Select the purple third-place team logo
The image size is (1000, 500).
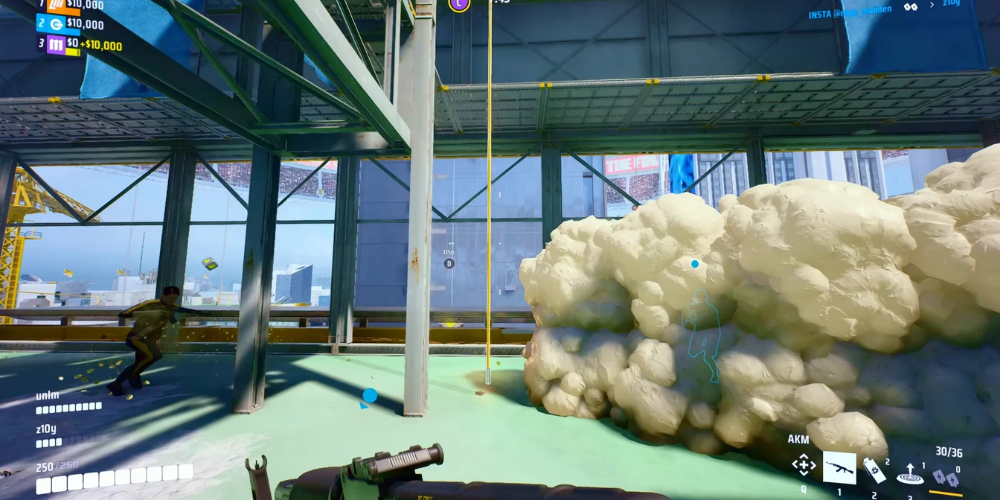pyautogui.click(x=56, y=45)
